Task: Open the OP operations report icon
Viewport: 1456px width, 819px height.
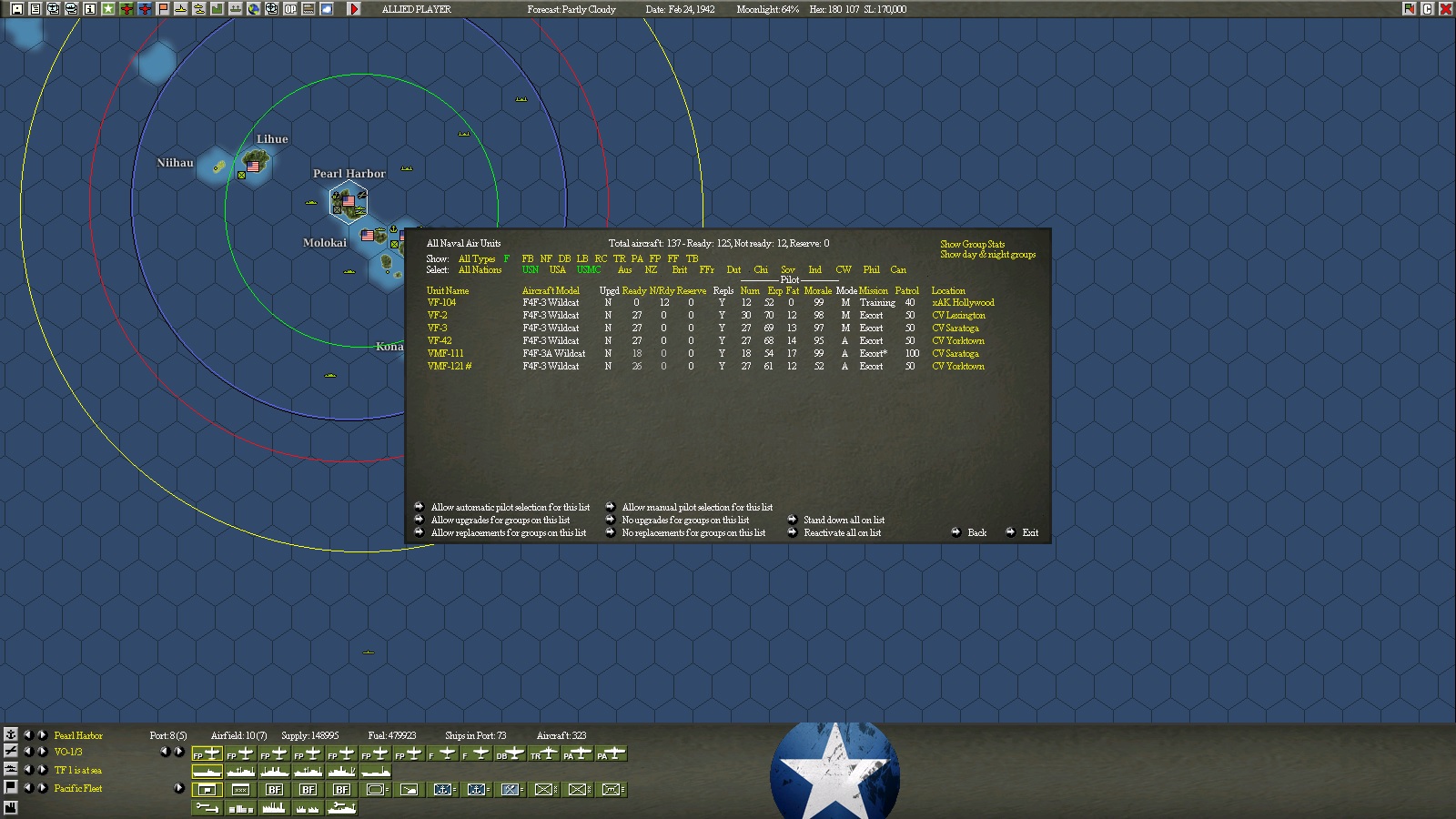Action: pyautogui.click(x=291, y=9)
